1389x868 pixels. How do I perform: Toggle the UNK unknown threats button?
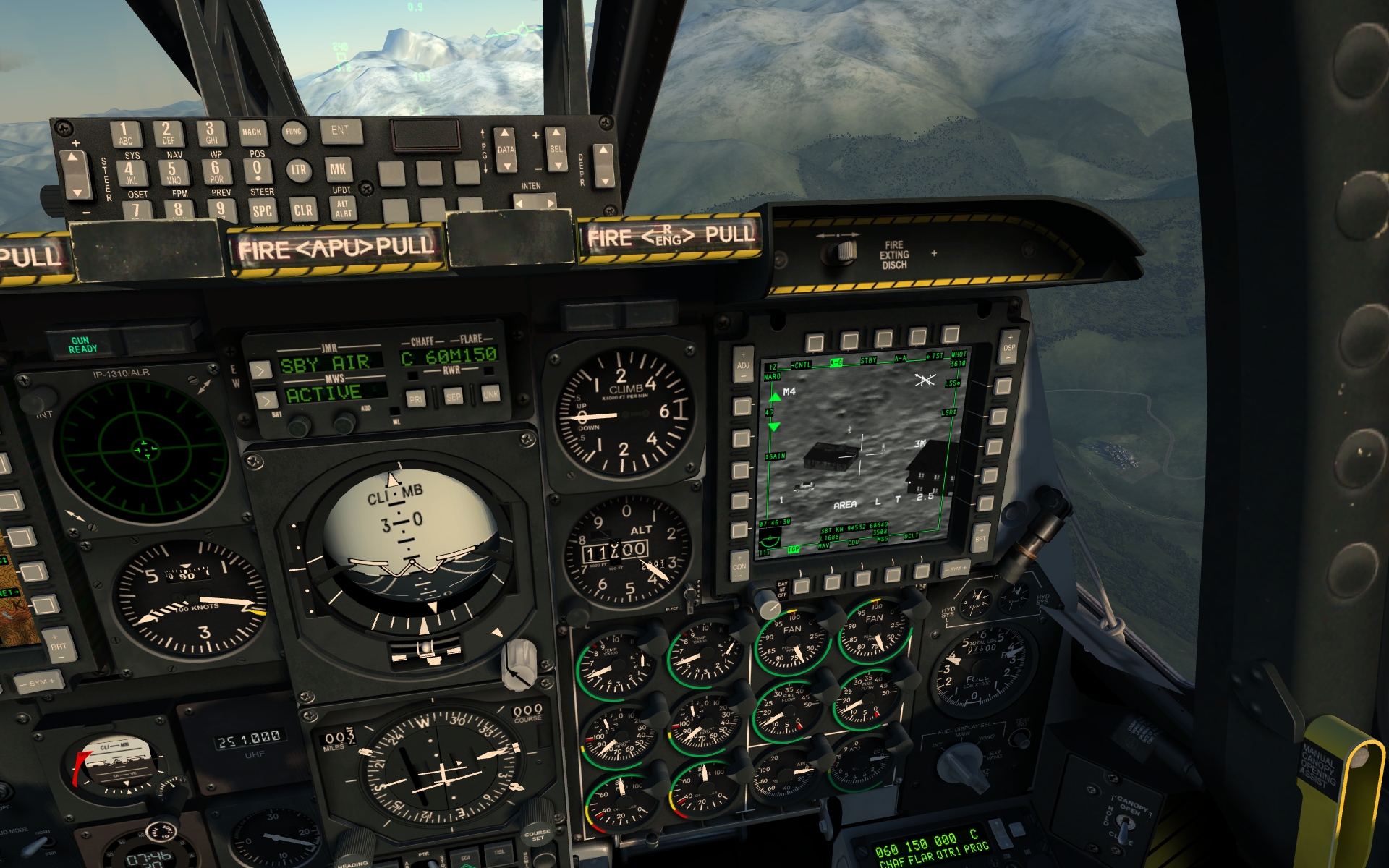pos(490,395)
